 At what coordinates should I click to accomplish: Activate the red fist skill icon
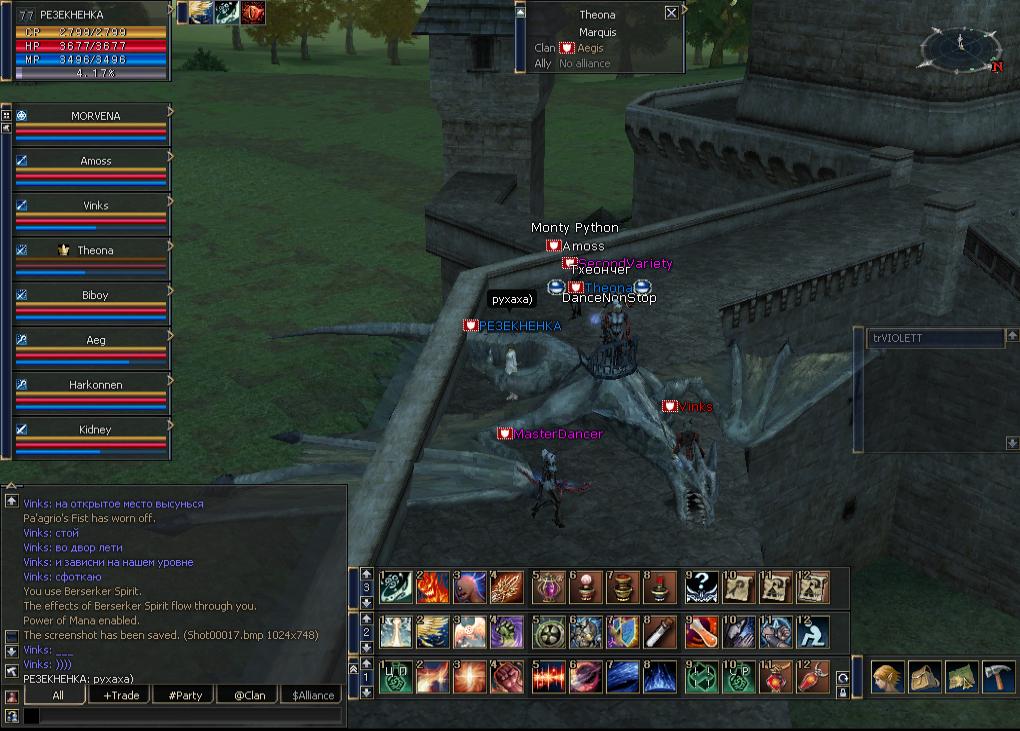click(x=507, y=677)
